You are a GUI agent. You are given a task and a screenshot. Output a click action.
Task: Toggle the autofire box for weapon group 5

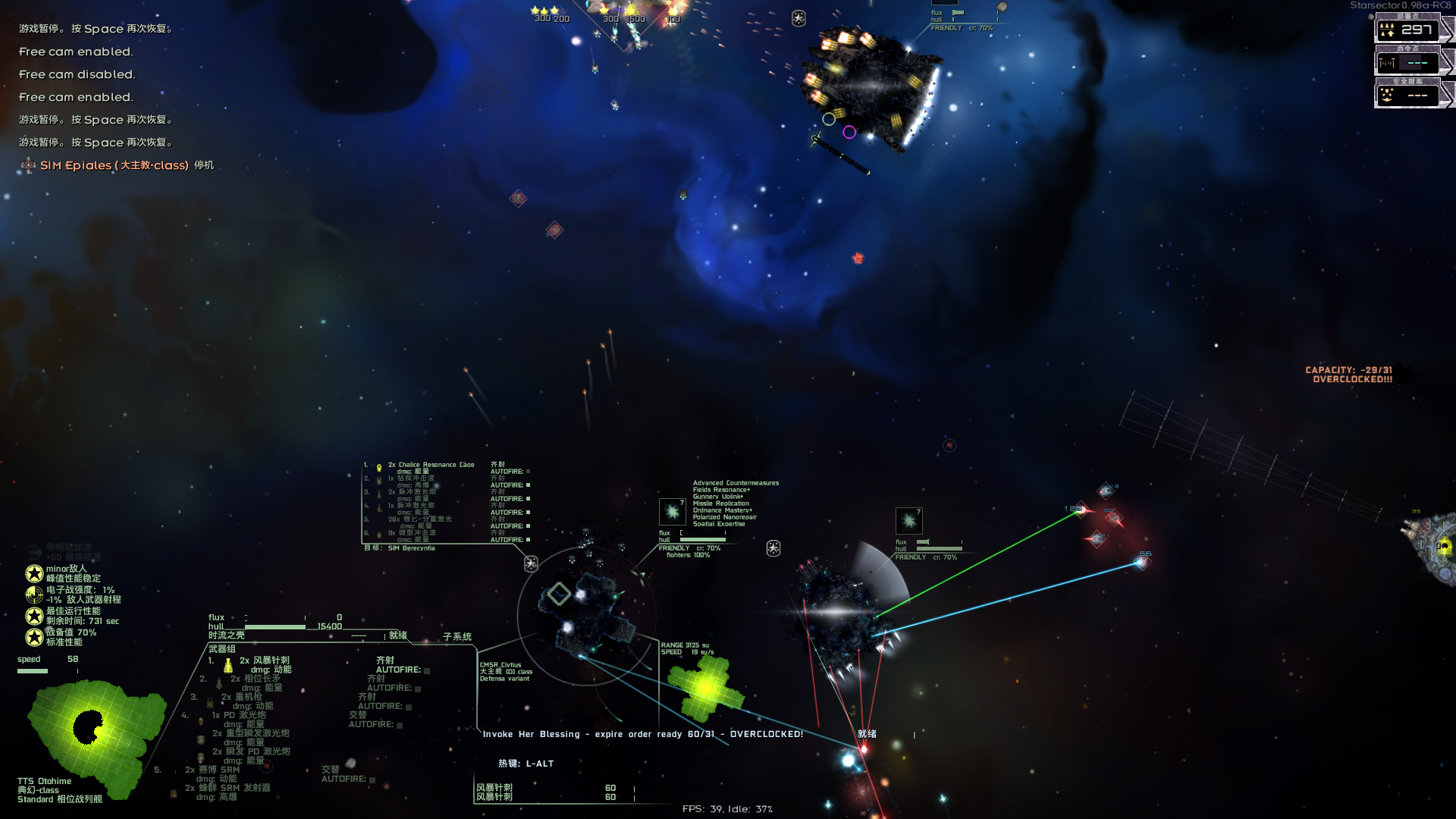[372, 780]
